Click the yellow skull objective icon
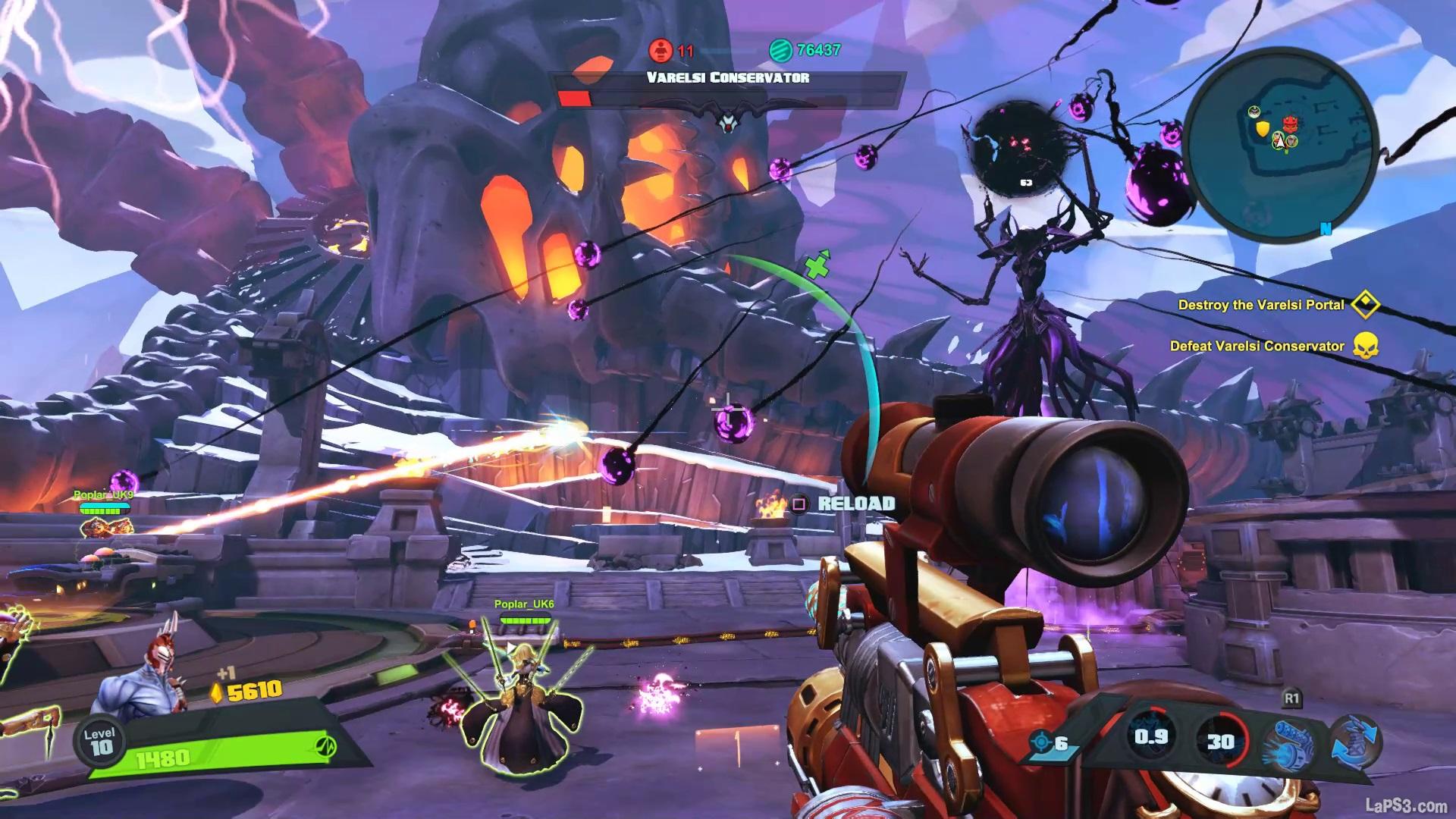Image resolution: width=1456 pixels, height=819 pixels. coord(1364,346)
